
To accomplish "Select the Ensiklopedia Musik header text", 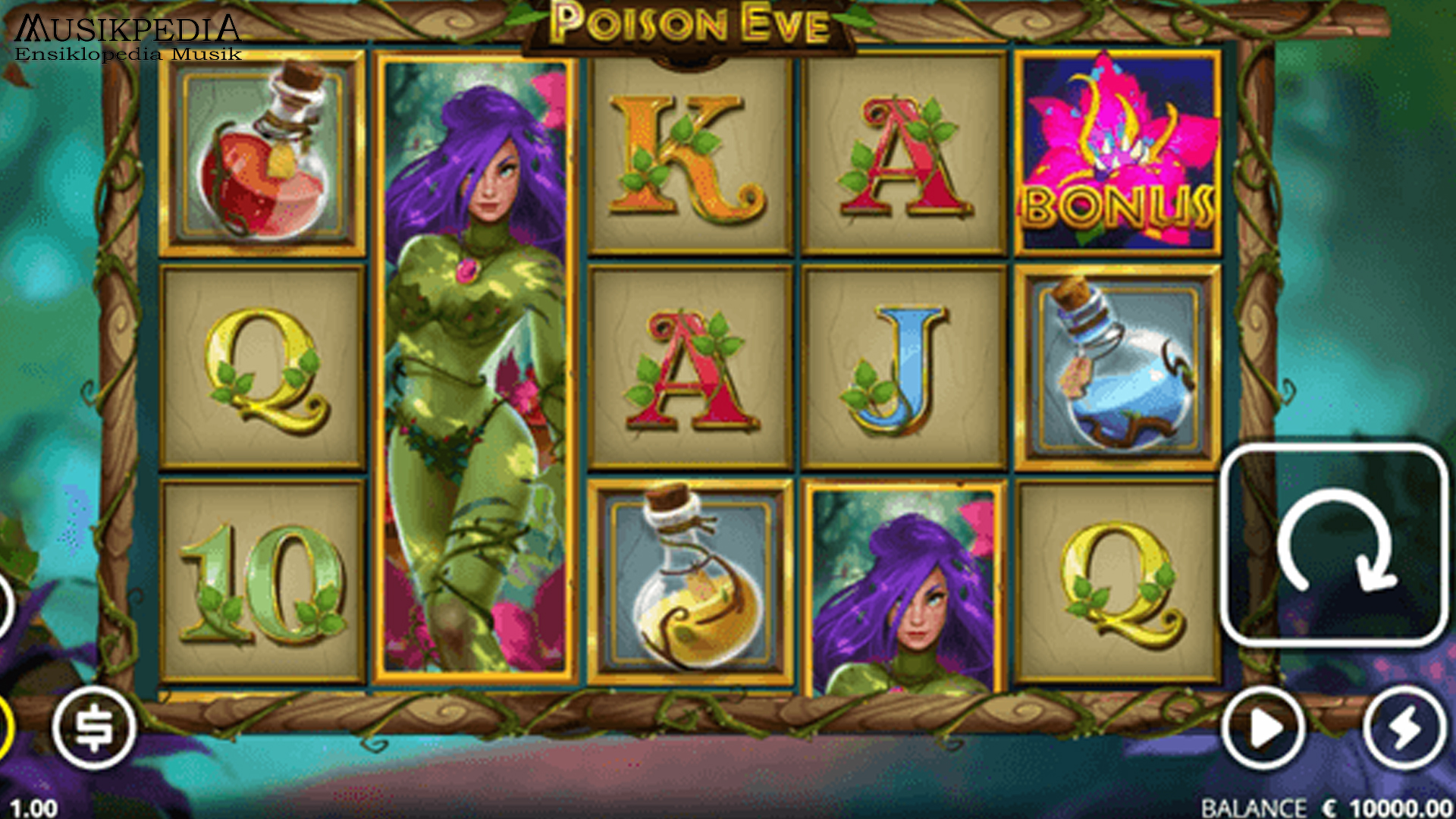I will pyautogui.click(x=125, y=55).
